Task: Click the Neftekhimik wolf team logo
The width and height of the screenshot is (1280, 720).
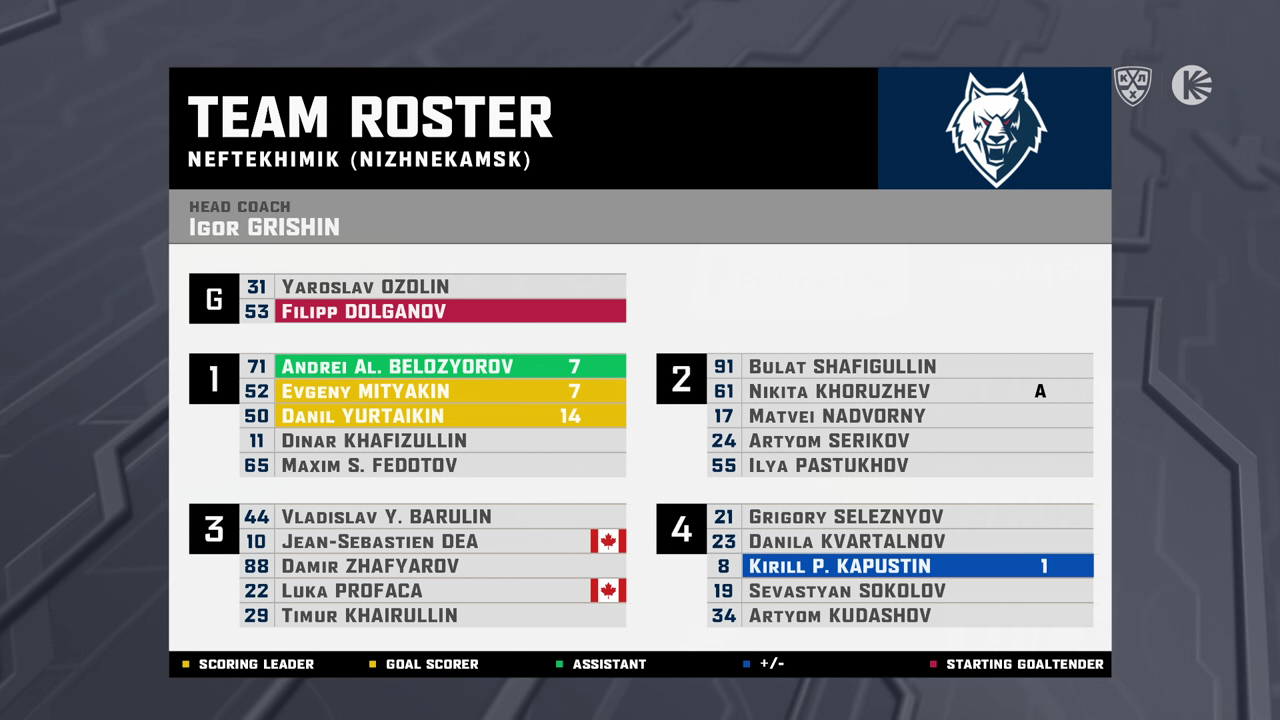Action: coord(995,129)
